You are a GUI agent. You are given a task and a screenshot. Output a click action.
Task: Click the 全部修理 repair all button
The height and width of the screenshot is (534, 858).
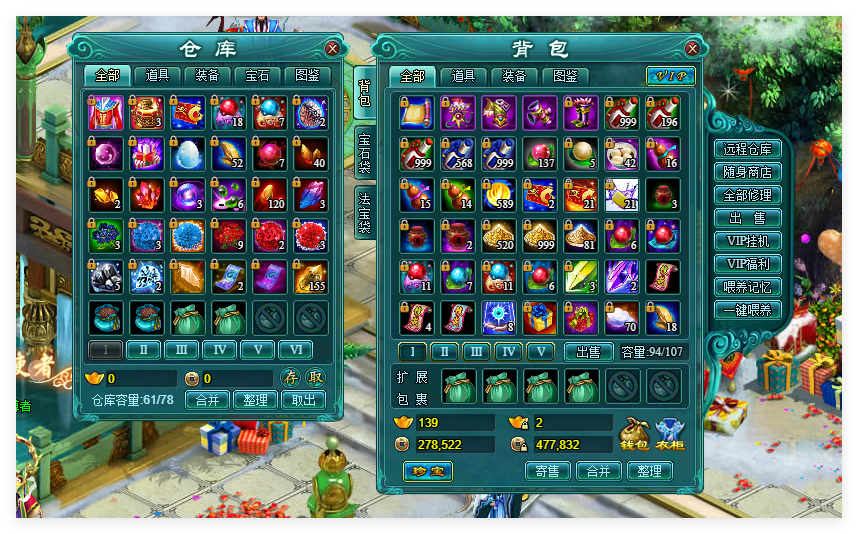pos(747,195)
